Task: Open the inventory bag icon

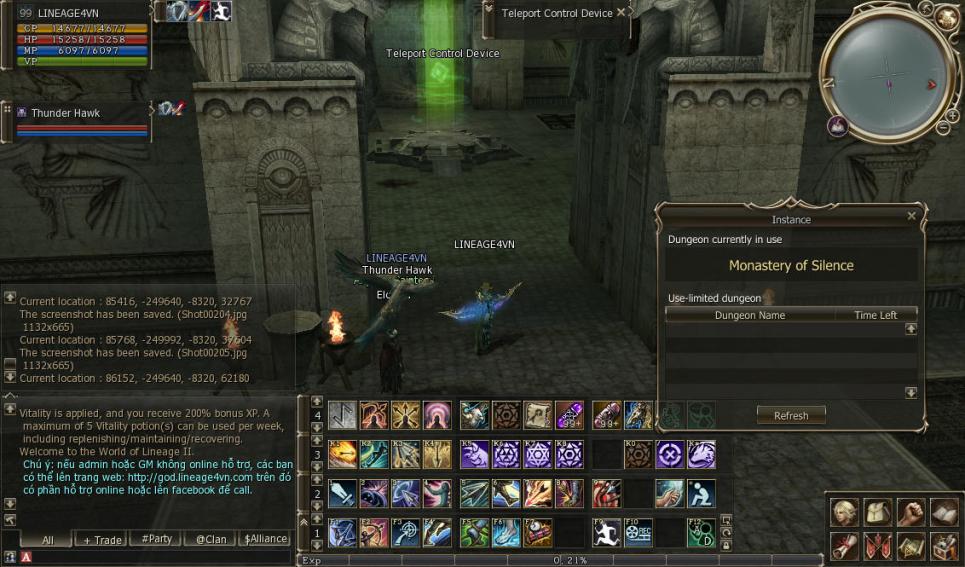Action: pyautogui.click(x=878, y=513)
